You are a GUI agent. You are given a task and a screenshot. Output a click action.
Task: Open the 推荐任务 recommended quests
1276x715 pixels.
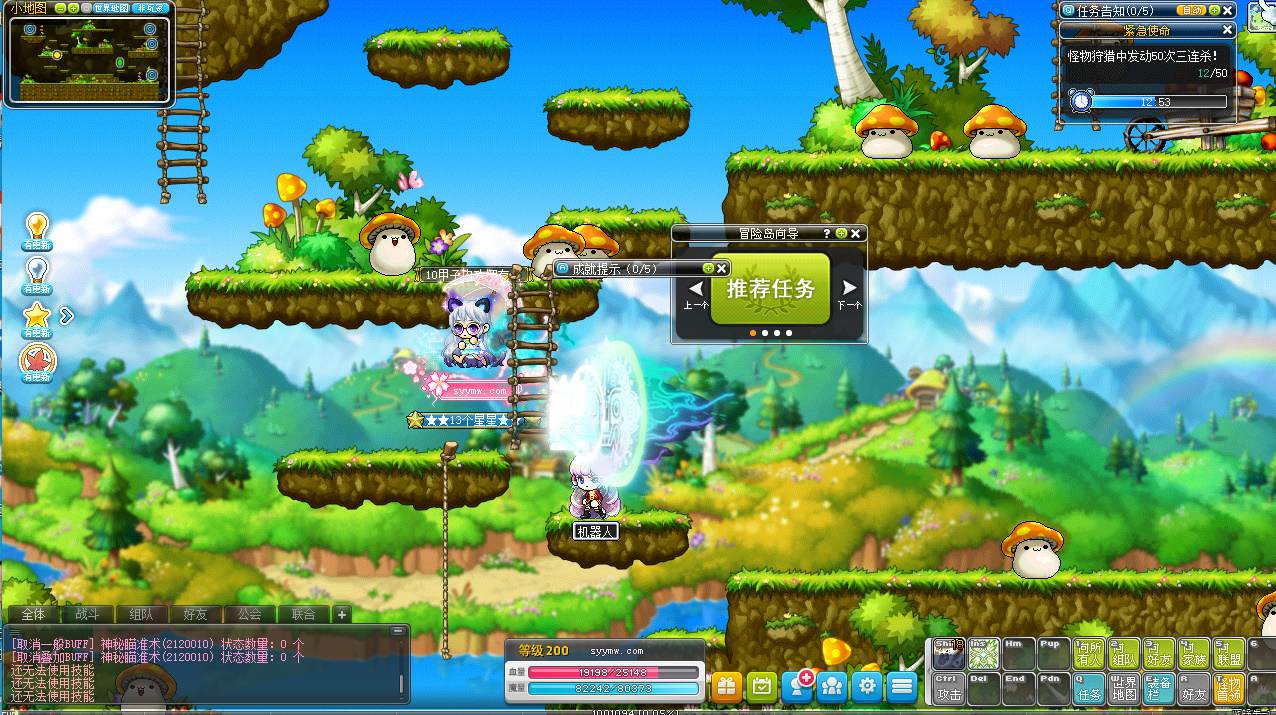point(770,289)
